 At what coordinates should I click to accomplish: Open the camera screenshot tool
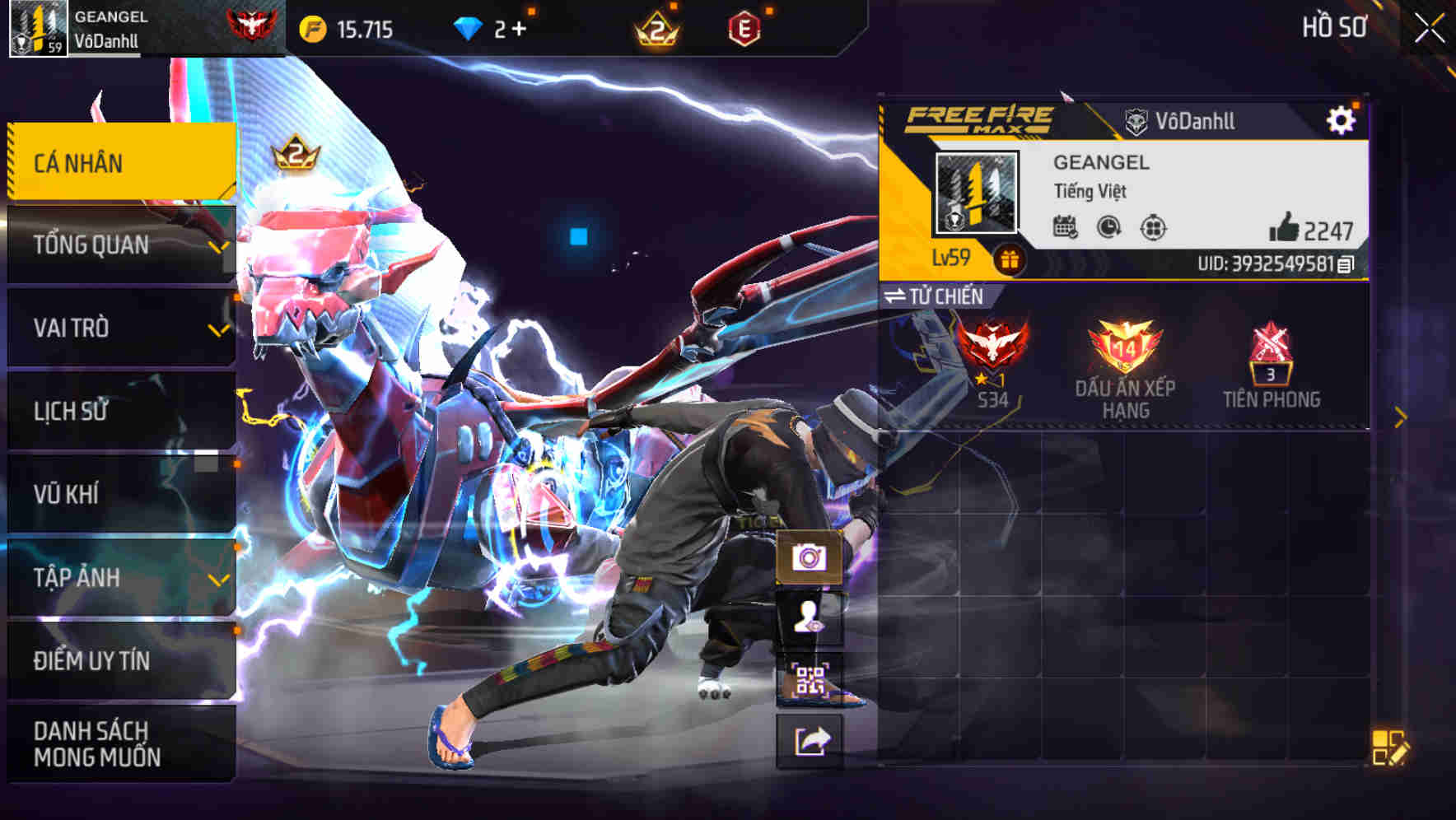coord(810,560)
